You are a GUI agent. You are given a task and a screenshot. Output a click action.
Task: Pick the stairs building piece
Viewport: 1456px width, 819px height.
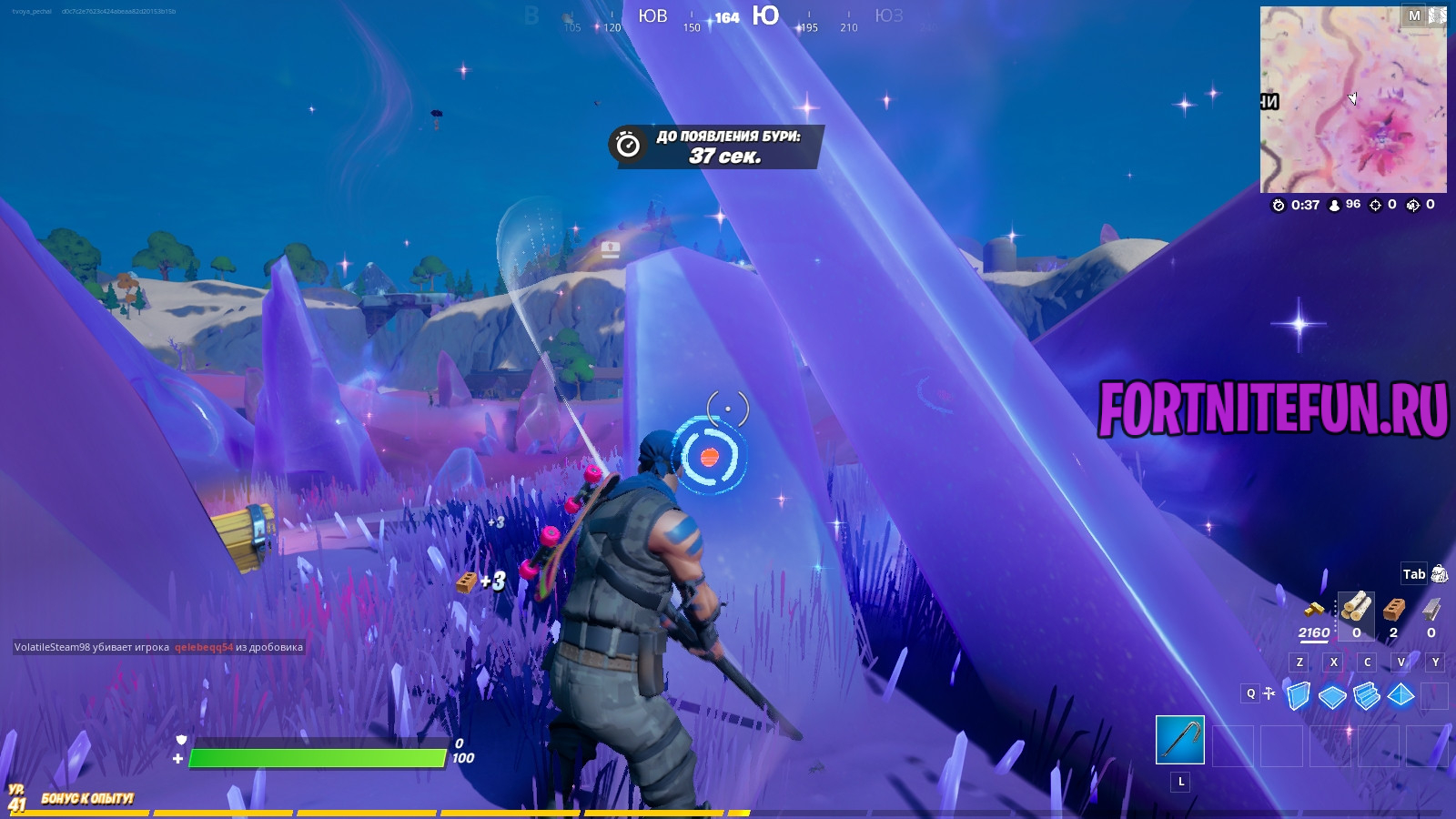pyautogui.click(x=1367, y=697)
